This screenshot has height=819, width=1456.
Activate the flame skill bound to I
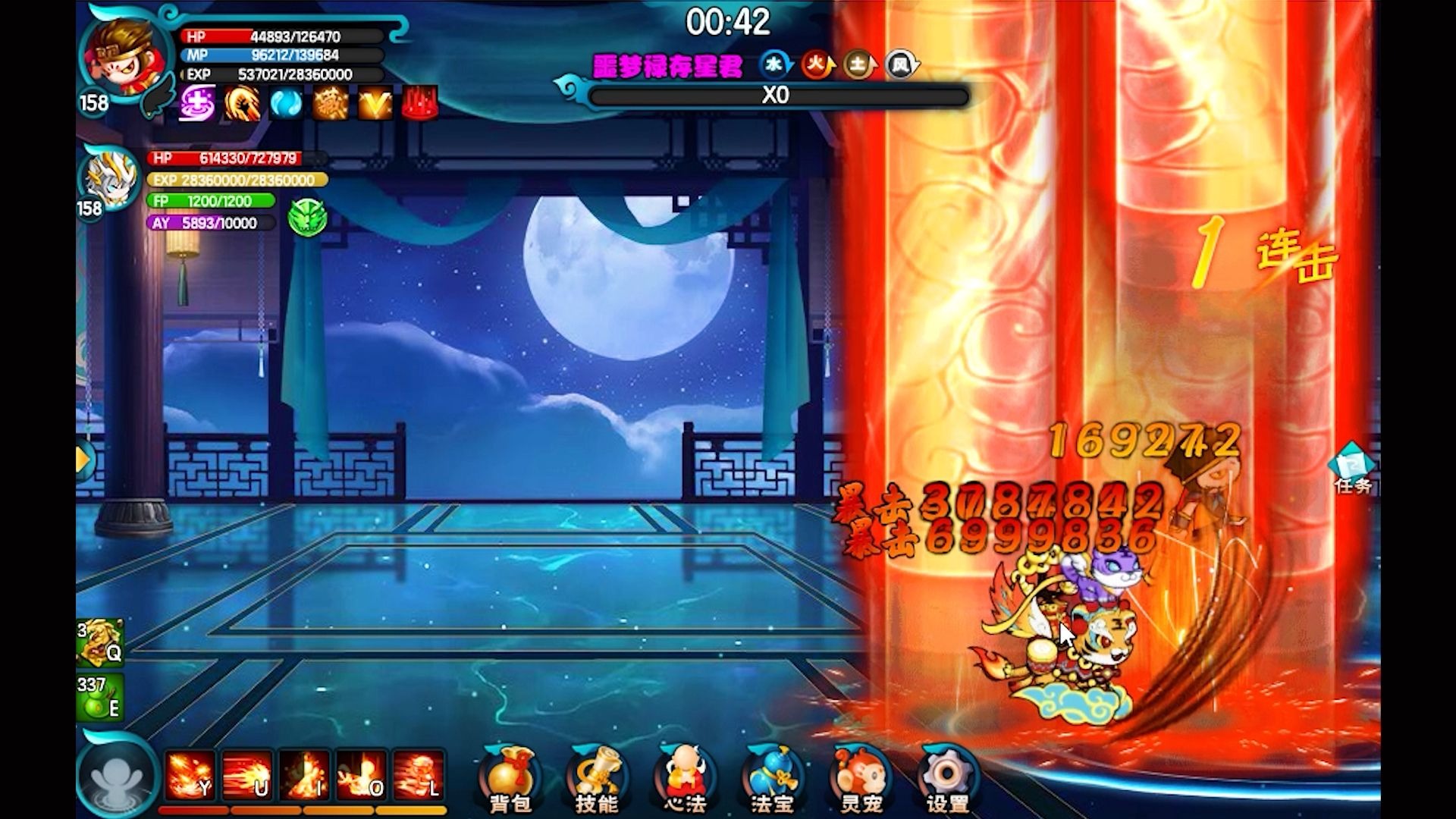[304, 776]
